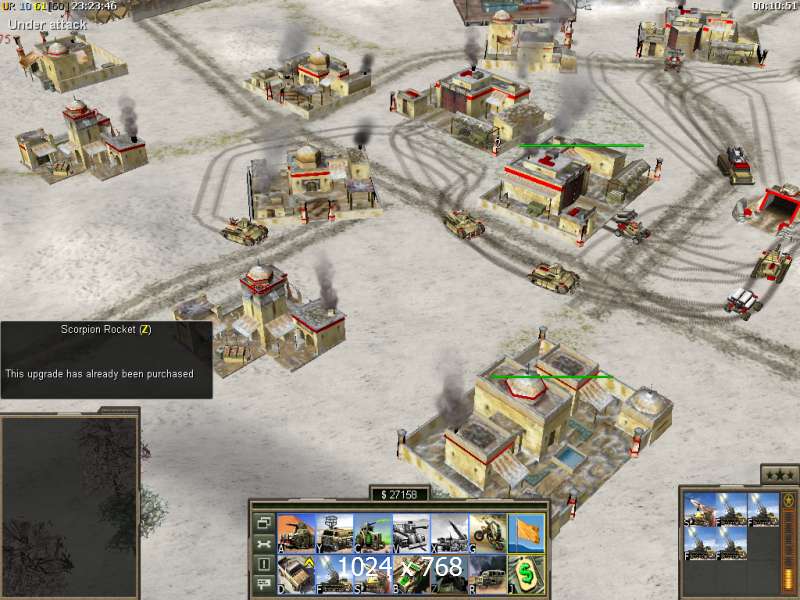The width and height of the screenshot is (800, 600).
Task: Click the green dollar sign sell button
Action: click(x=526, y=571)
